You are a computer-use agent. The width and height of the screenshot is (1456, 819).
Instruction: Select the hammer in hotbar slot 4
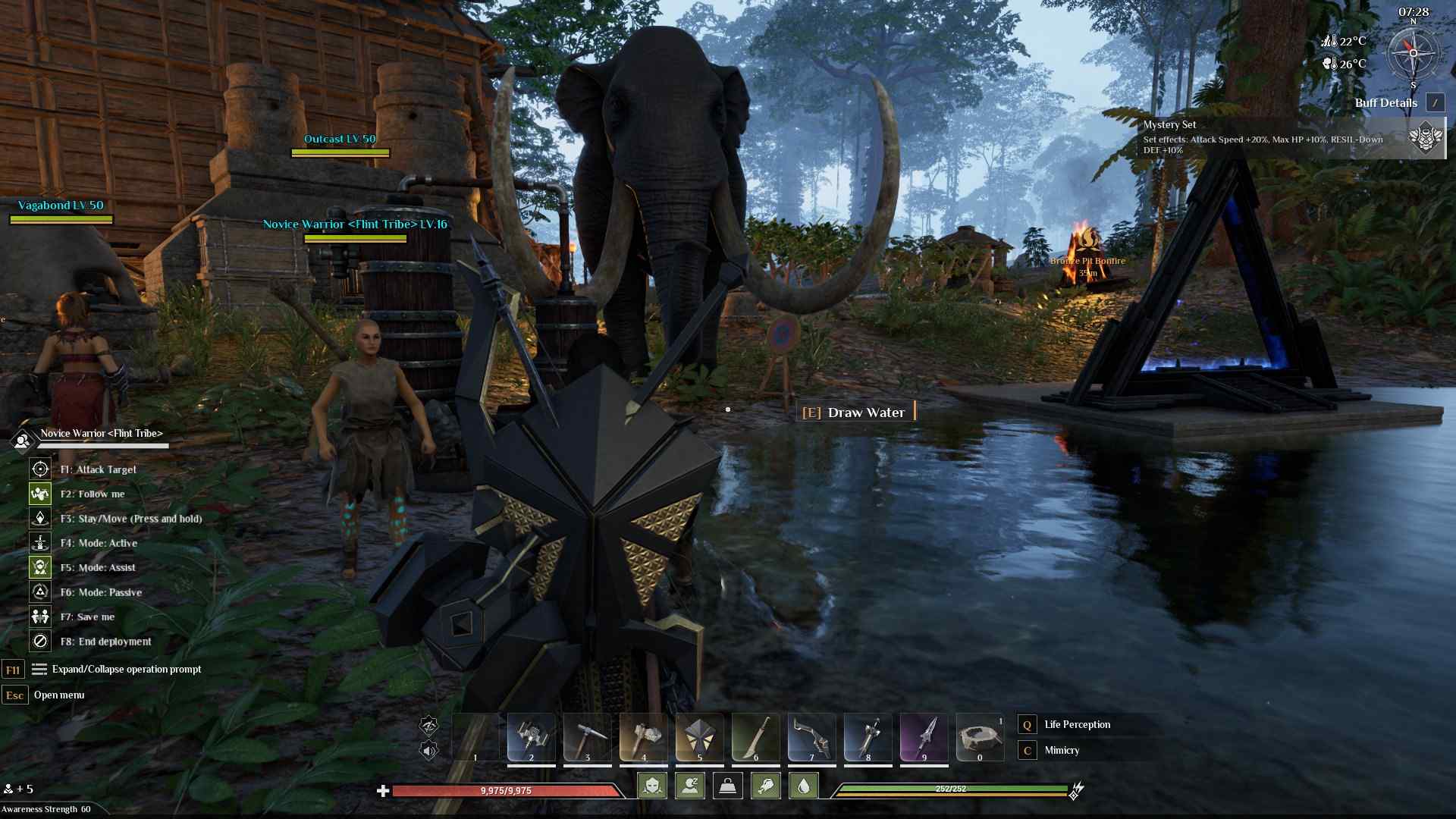tap(644, 737)
